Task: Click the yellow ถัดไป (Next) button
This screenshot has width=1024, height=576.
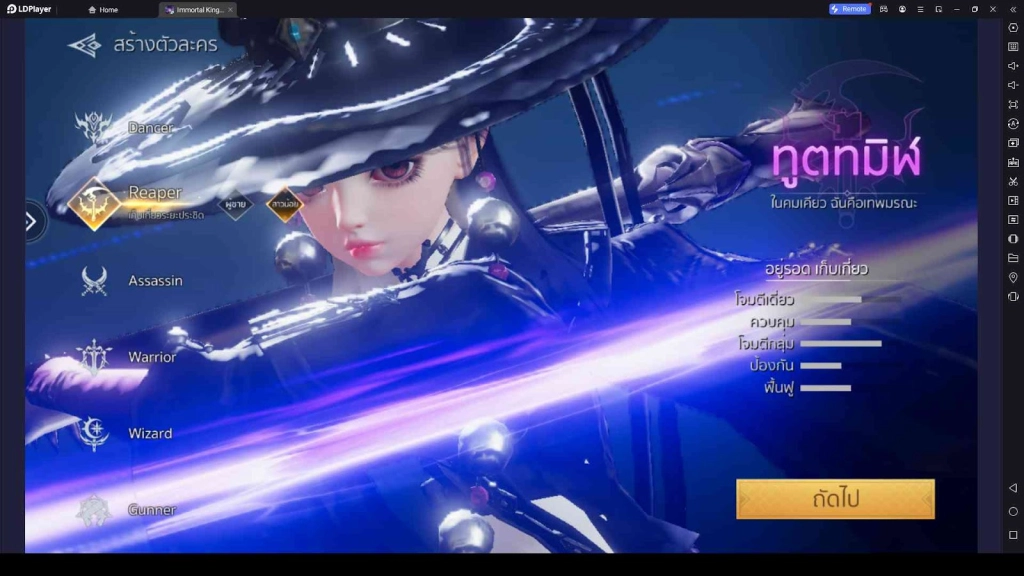Action: coord(835,499)
